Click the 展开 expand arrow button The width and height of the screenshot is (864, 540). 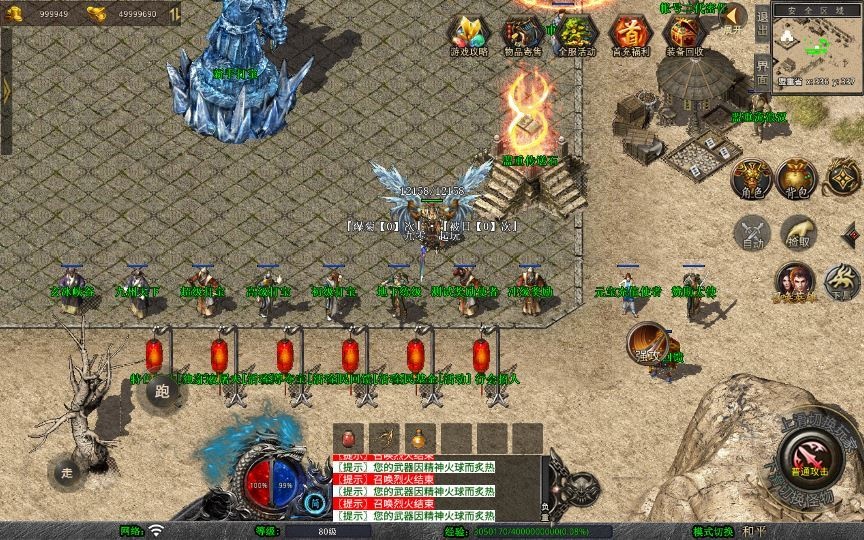tap(734, 17)
